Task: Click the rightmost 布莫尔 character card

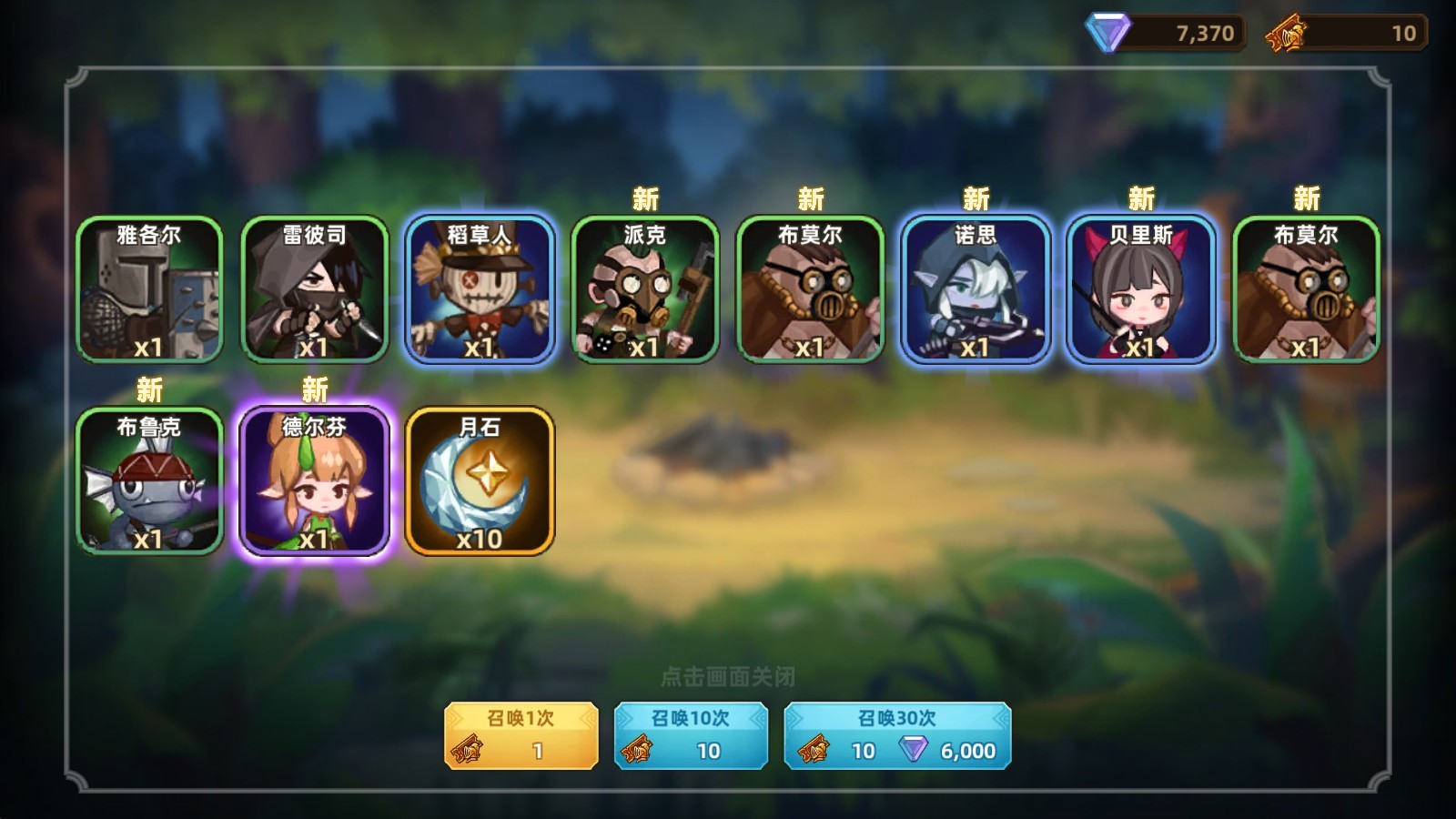Action: click(1309, 289)
